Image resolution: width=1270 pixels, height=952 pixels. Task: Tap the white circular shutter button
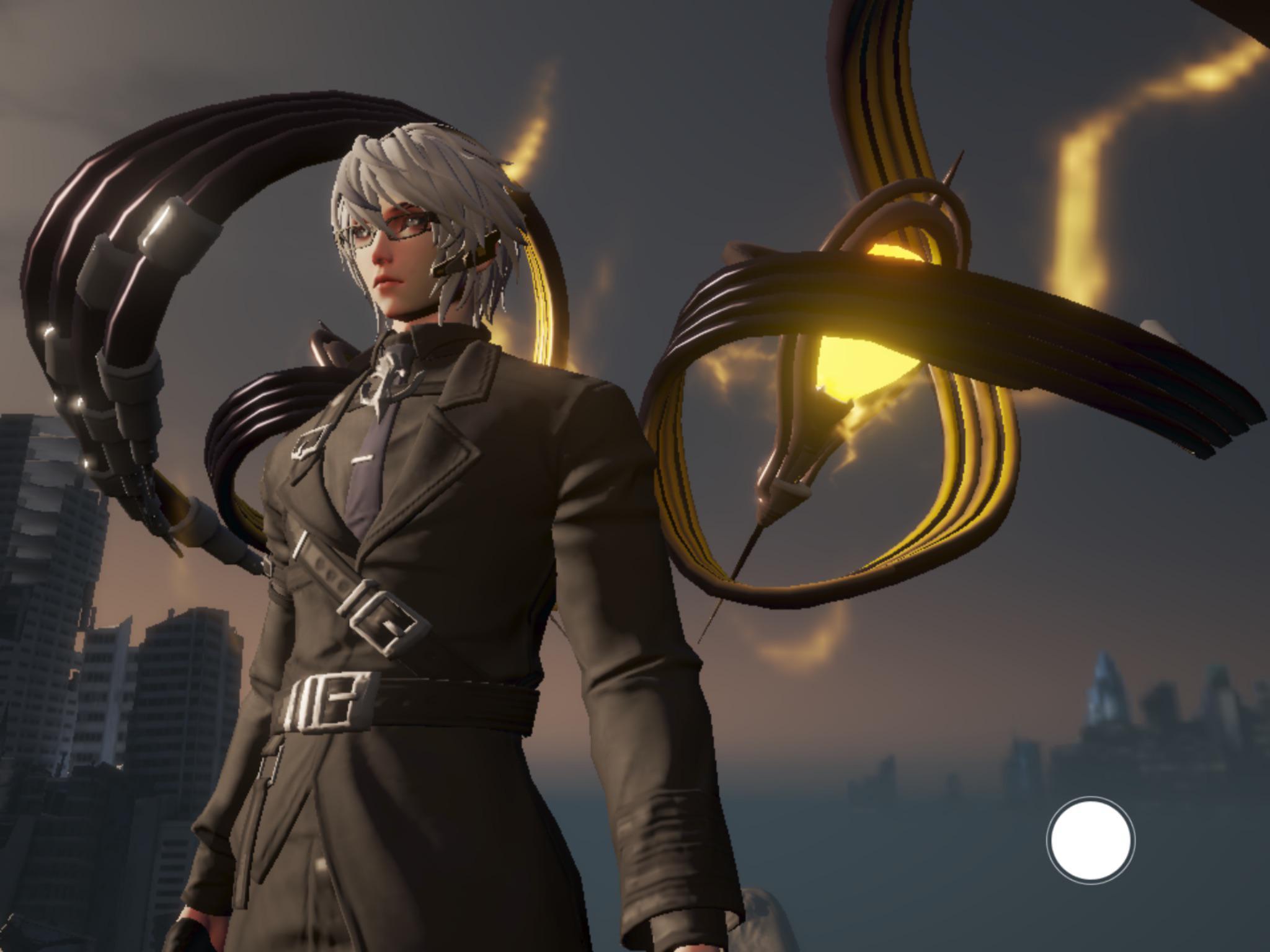tap(1091, 840)
